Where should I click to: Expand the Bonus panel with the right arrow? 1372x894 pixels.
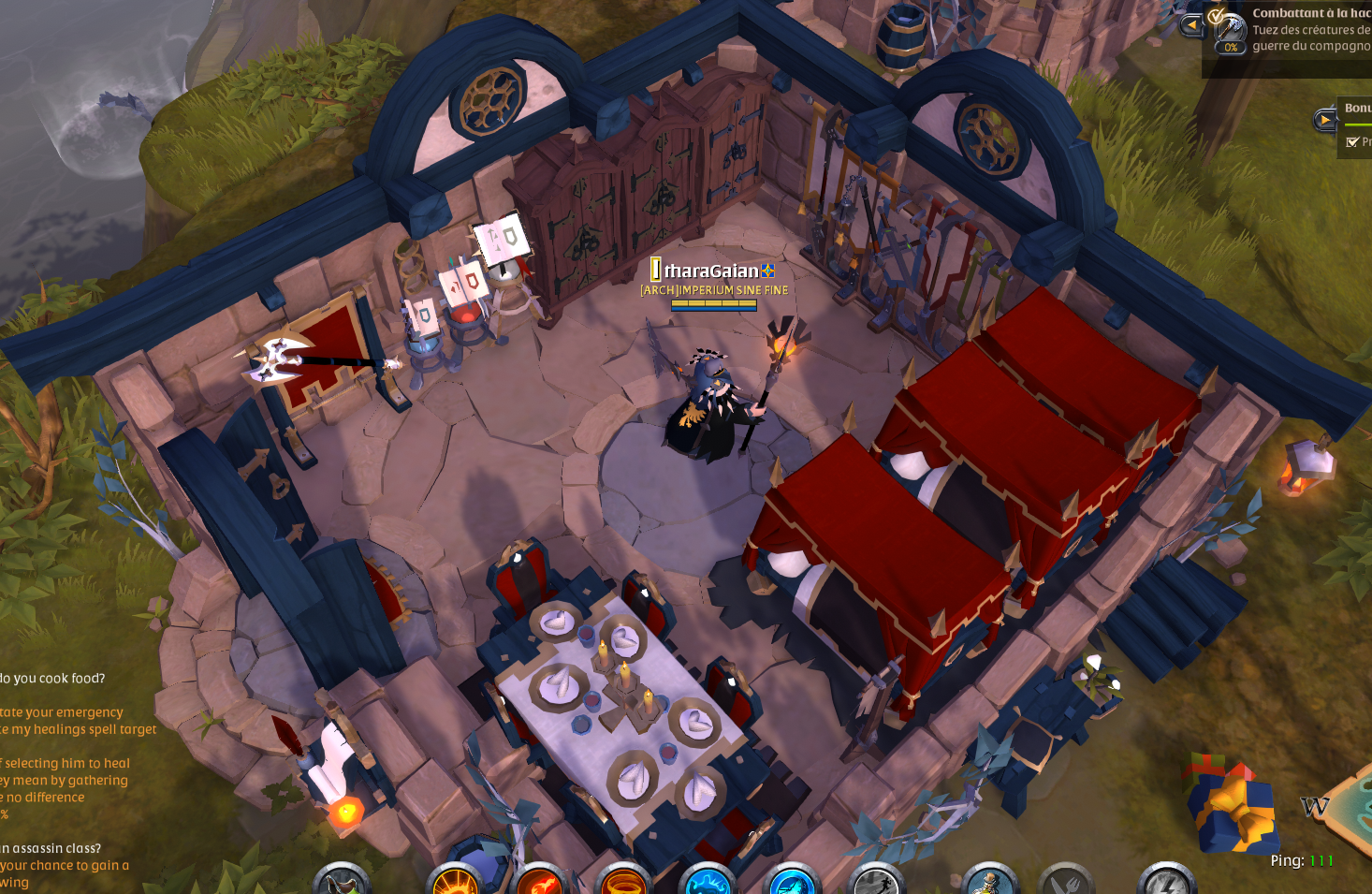(x=1324, y=120)
